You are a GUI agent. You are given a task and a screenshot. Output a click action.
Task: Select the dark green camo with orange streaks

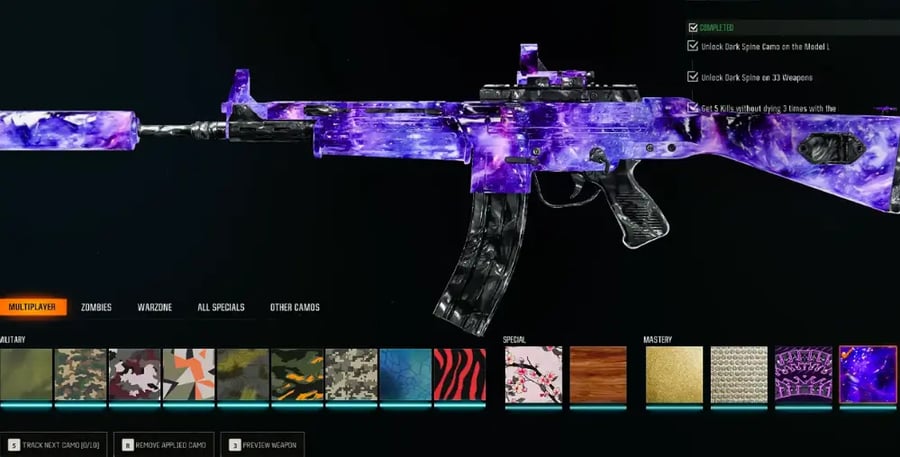coord(297,375)
